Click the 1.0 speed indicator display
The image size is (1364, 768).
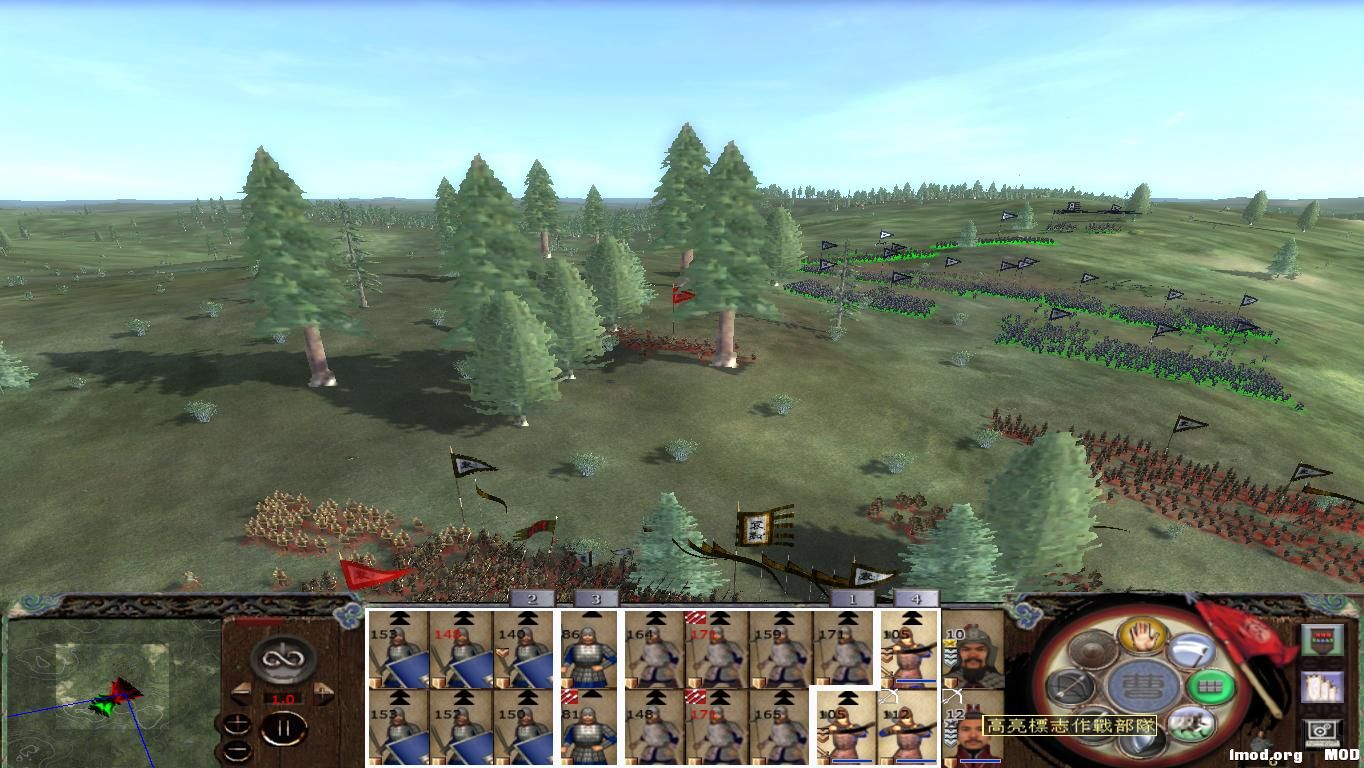click(283, 698)
